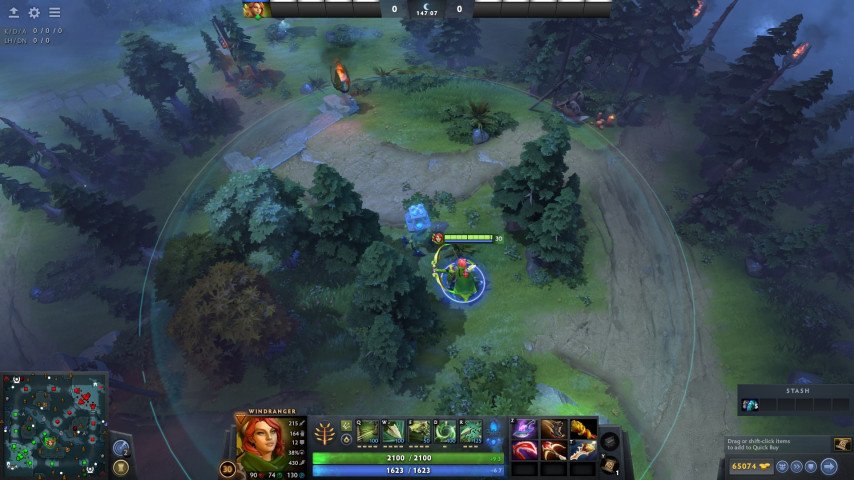Screen dimensions: 854x480
Task: Click the quick buy scroll item
Action: pyautogui.click(x=842, y=444)
